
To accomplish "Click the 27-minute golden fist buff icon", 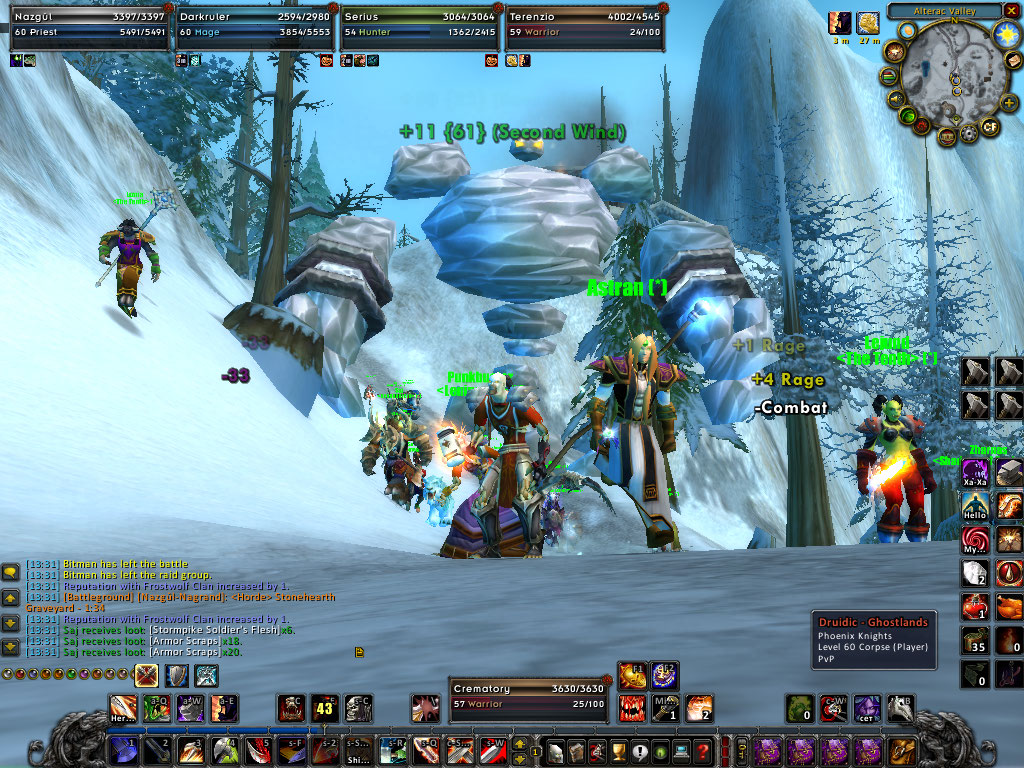I will pos(867,24).
